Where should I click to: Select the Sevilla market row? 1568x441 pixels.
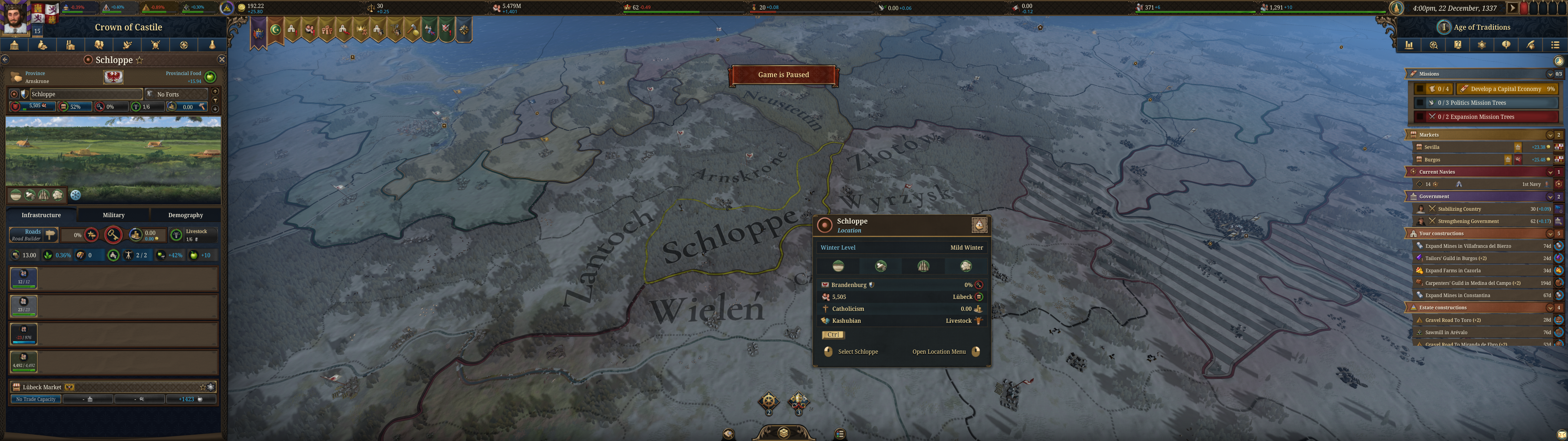point(1461,147)
